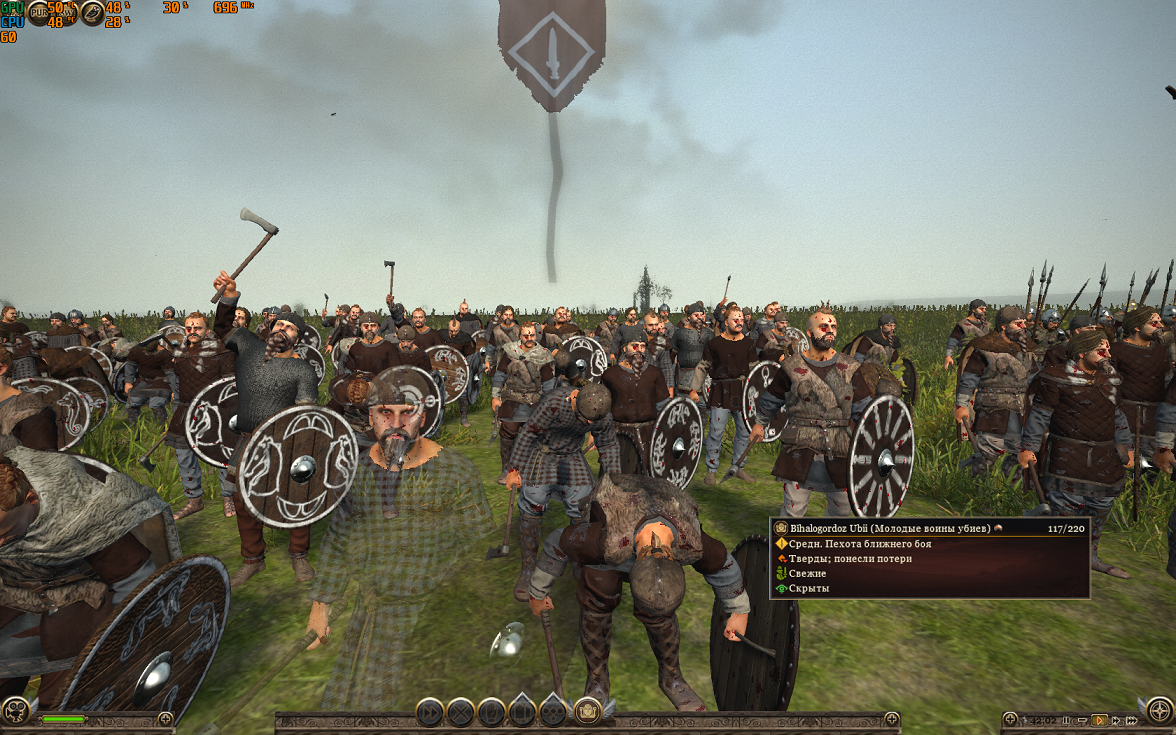Choose the normal play speed button
The image size is (1176, 735).
click(x=1099, y=720)
